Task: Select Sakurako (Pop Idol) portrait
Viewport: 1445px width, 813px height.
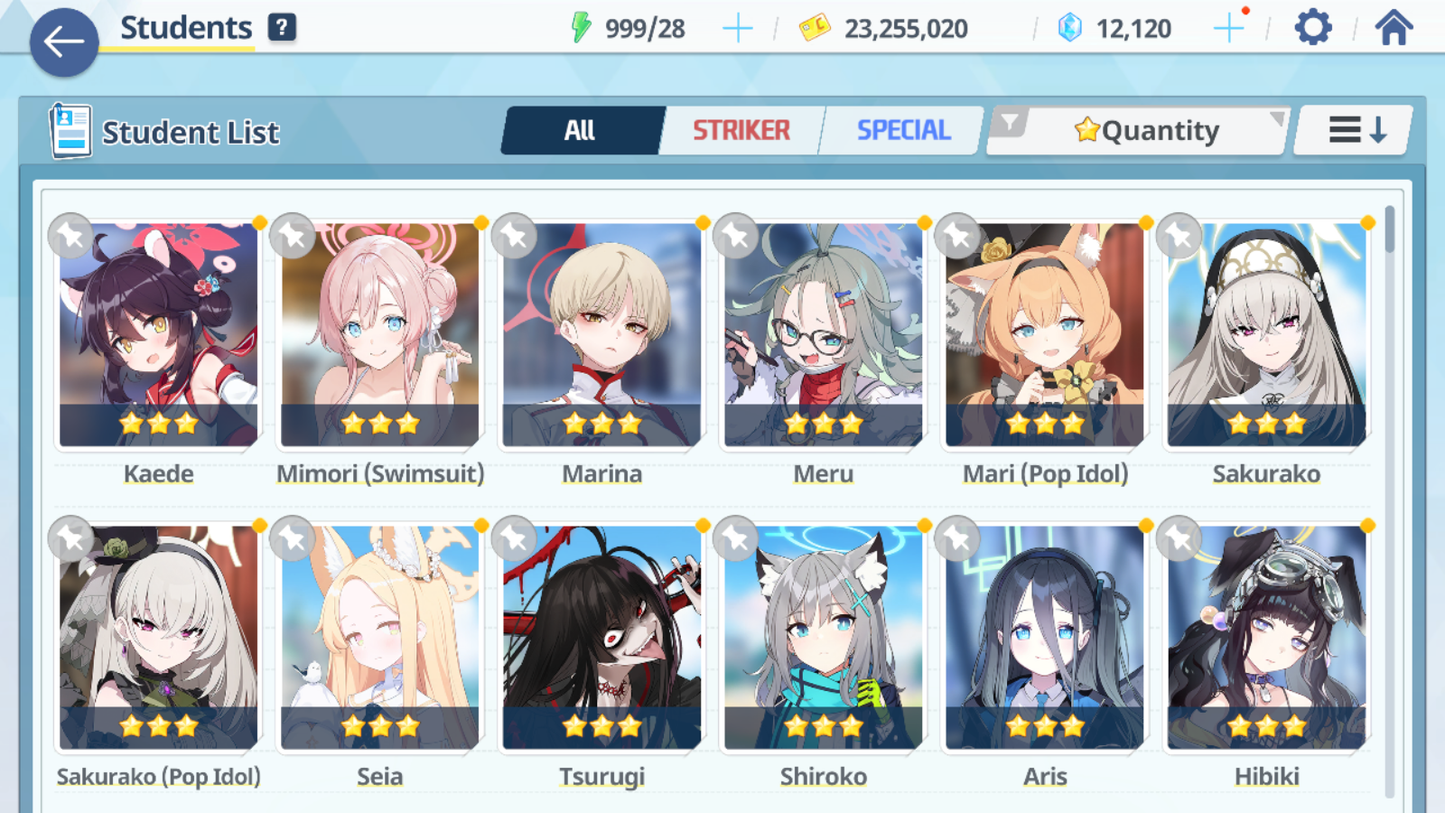Action: pyautogui.click(x=159, y=638)
